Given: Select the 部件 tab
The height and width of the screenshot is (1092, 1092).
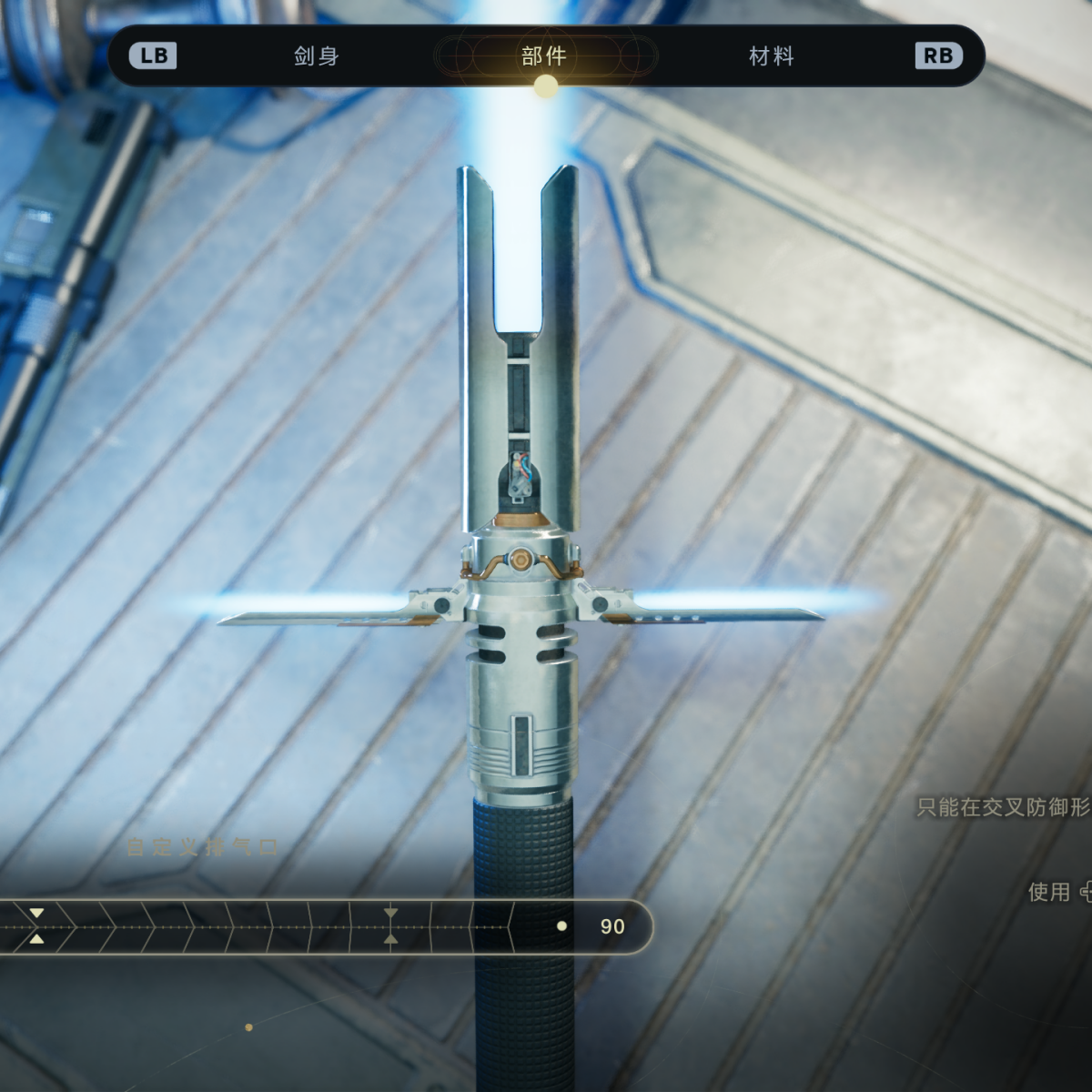Looking at the screenshot, I should click(x=544, y=56).
